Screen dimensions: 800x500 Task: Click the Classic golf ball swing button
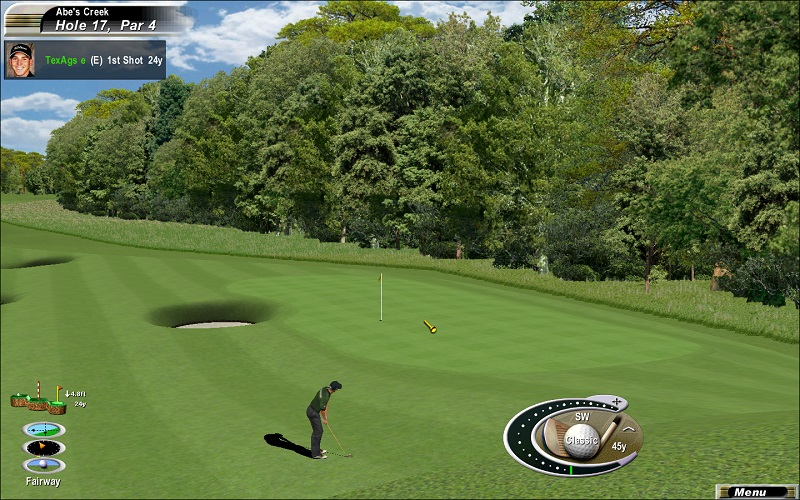[582, 438]
